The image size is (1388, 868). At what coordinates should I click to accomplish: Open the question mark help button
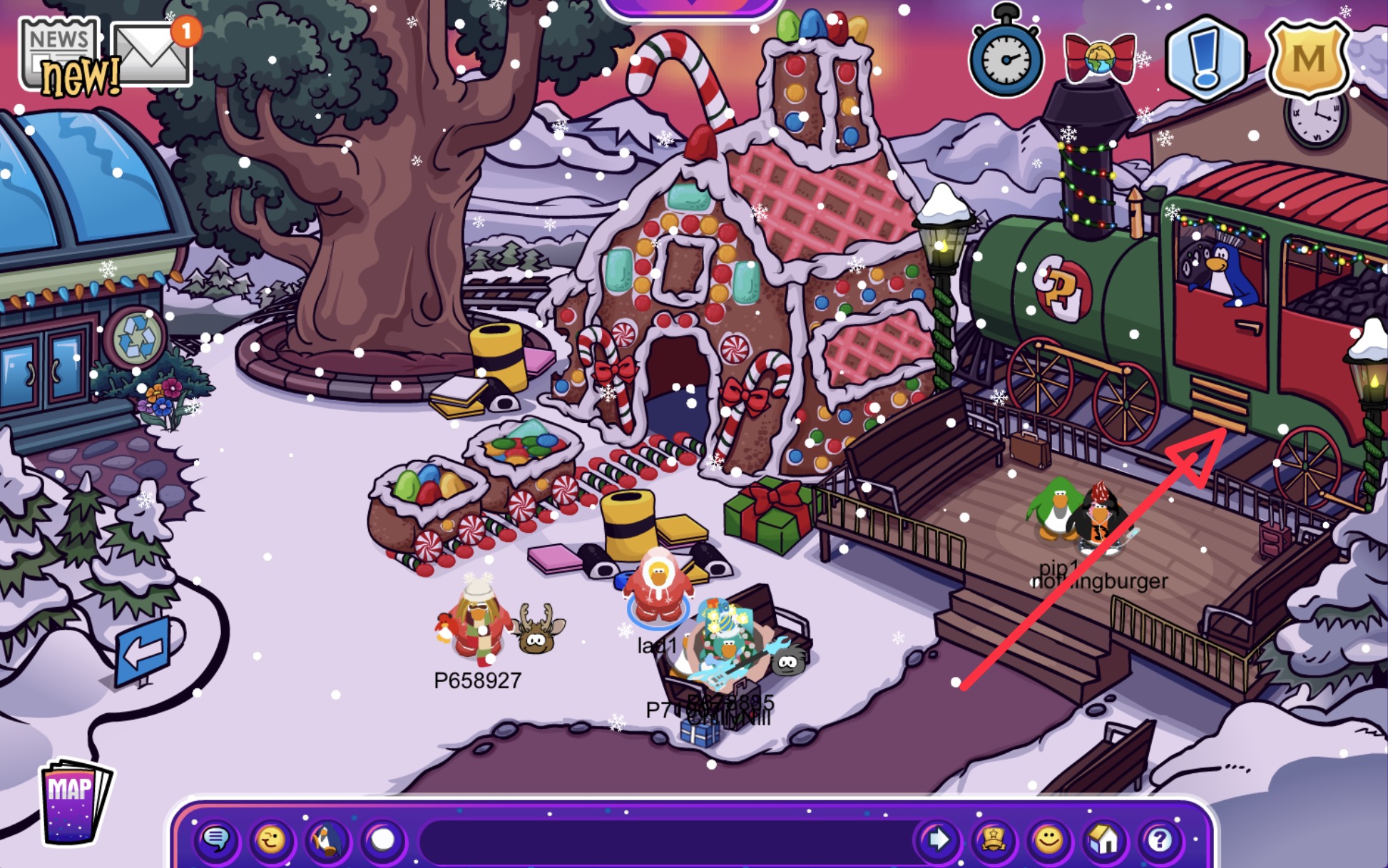click(1159, 840)
